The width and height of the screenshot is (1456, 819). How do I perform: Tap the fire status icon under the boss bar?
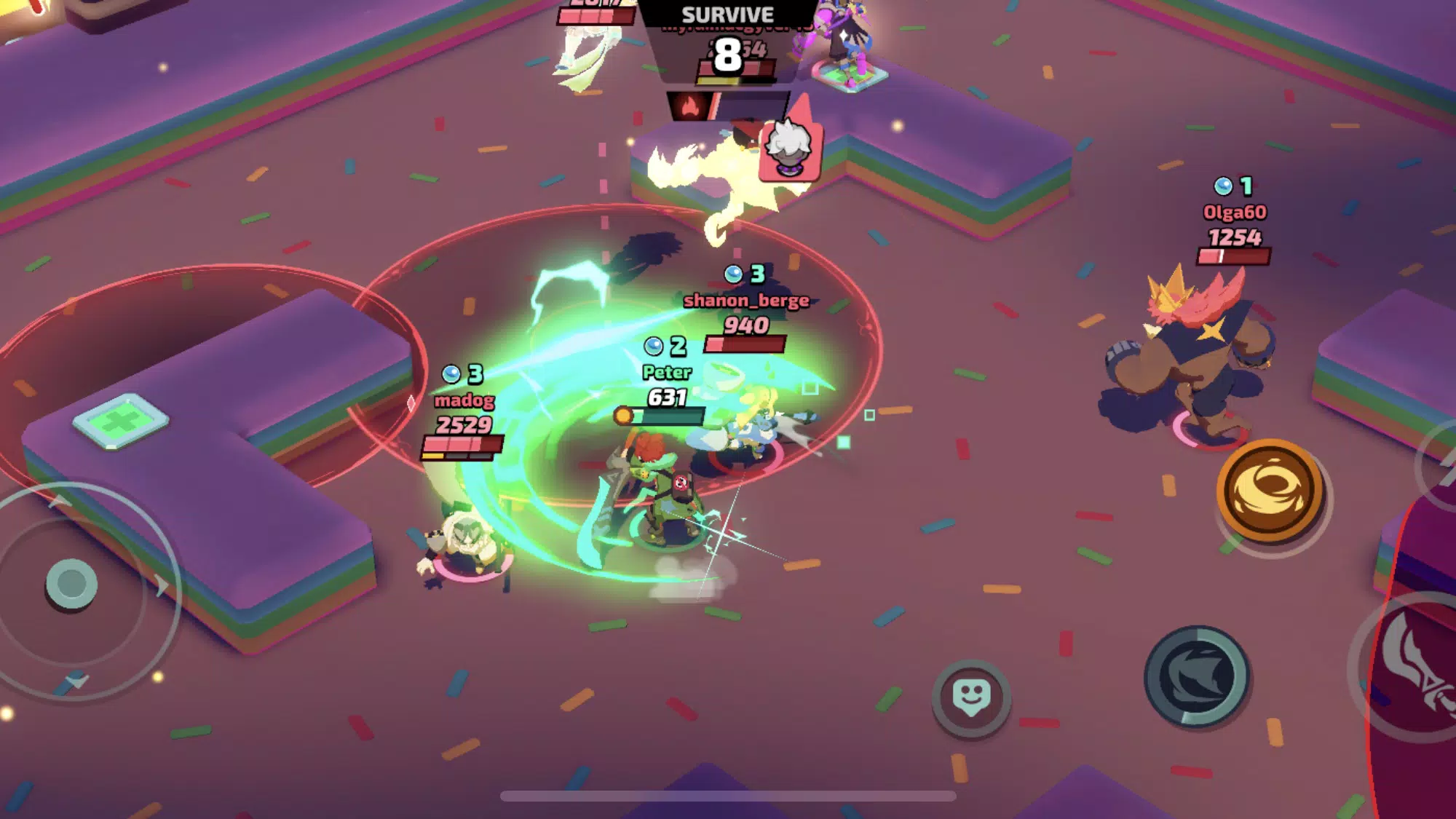pos(690,107)
